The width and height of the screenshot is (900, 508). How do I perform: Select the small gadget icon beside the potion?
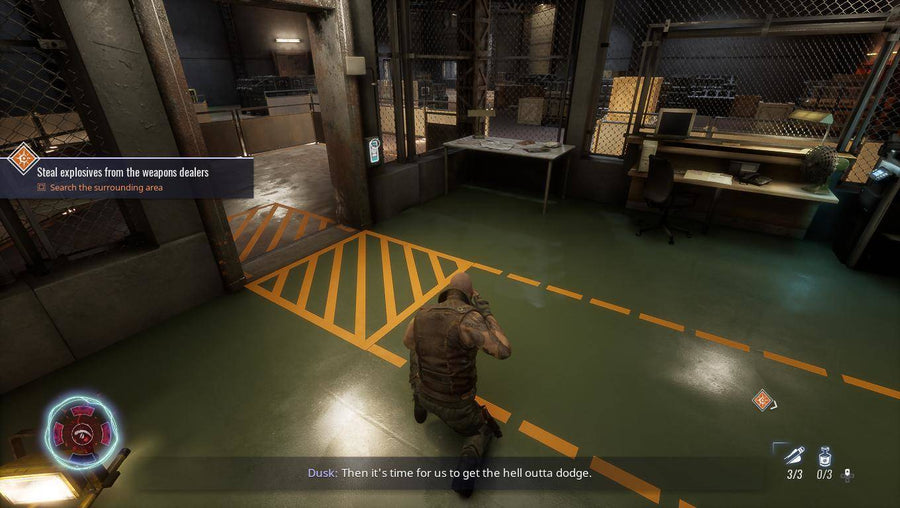848,474
